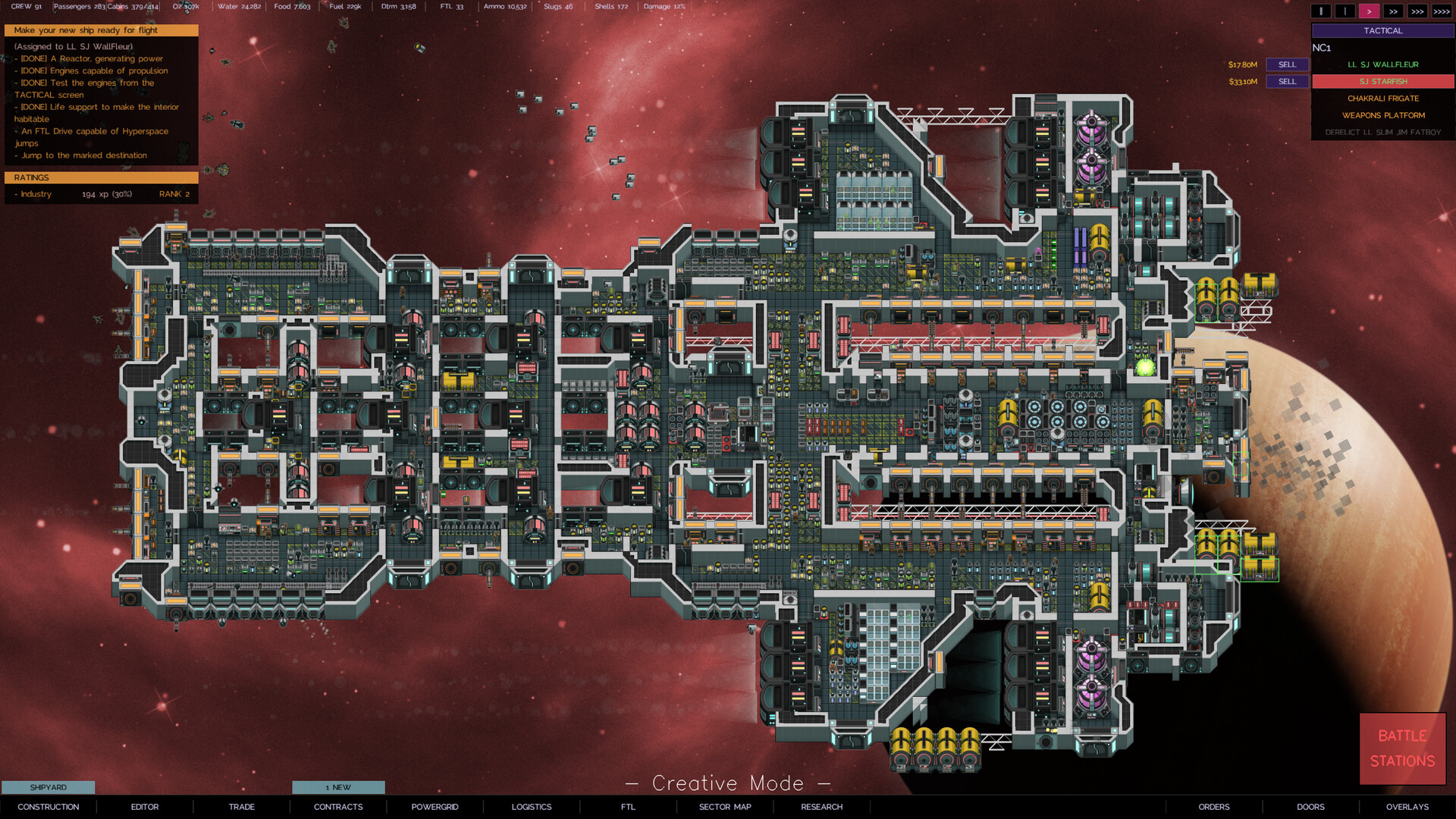The image size is (1456, 819).
Task: Open the SHIPYARD panel
Action: 47,787
